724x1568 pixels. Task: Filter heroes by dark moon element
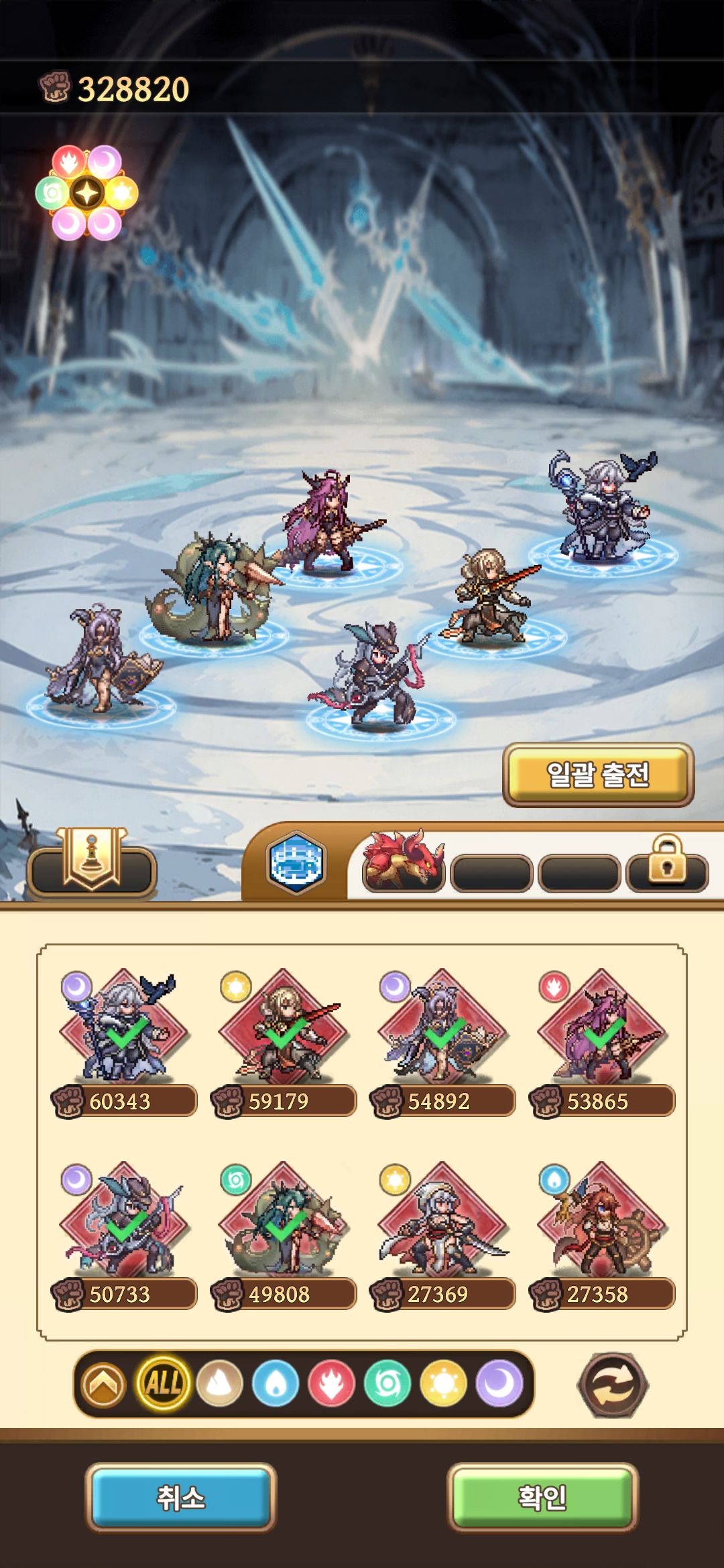click(x=499, y=1383)
